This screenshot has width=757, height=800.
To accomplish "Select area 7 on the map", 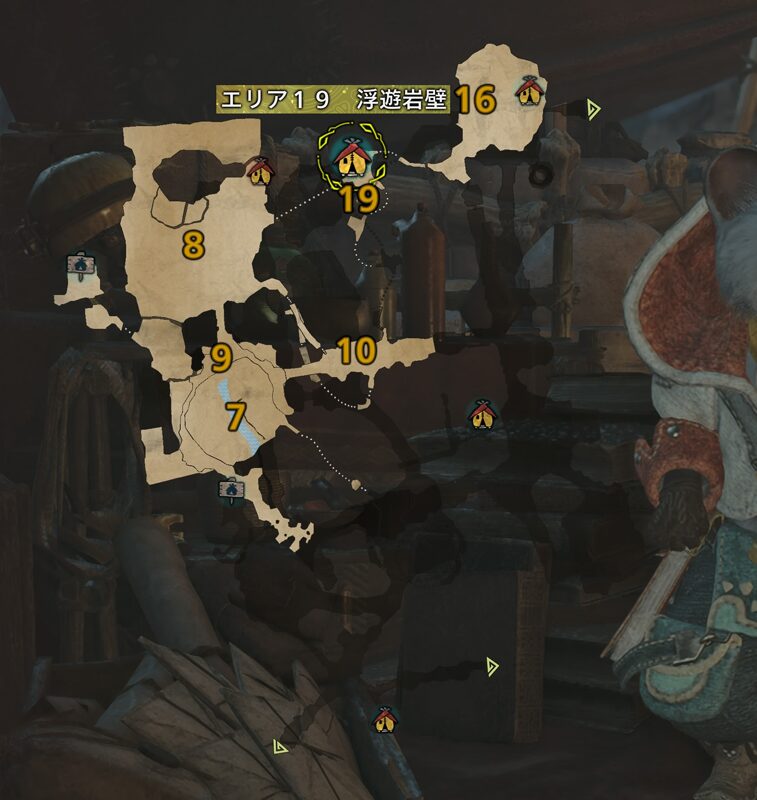I will point(235,415).
